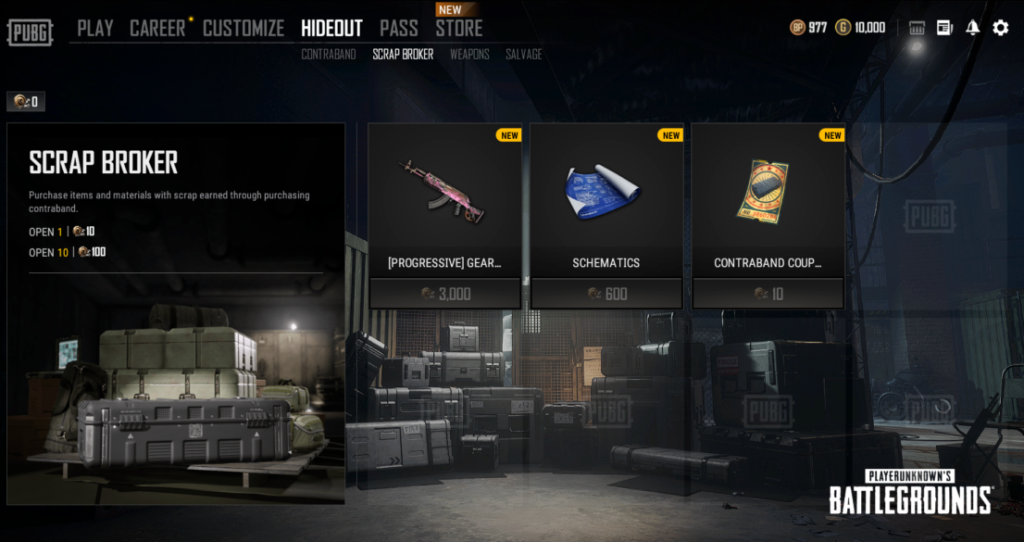
Task: Go to the Career section
Action: coord(157,28)
